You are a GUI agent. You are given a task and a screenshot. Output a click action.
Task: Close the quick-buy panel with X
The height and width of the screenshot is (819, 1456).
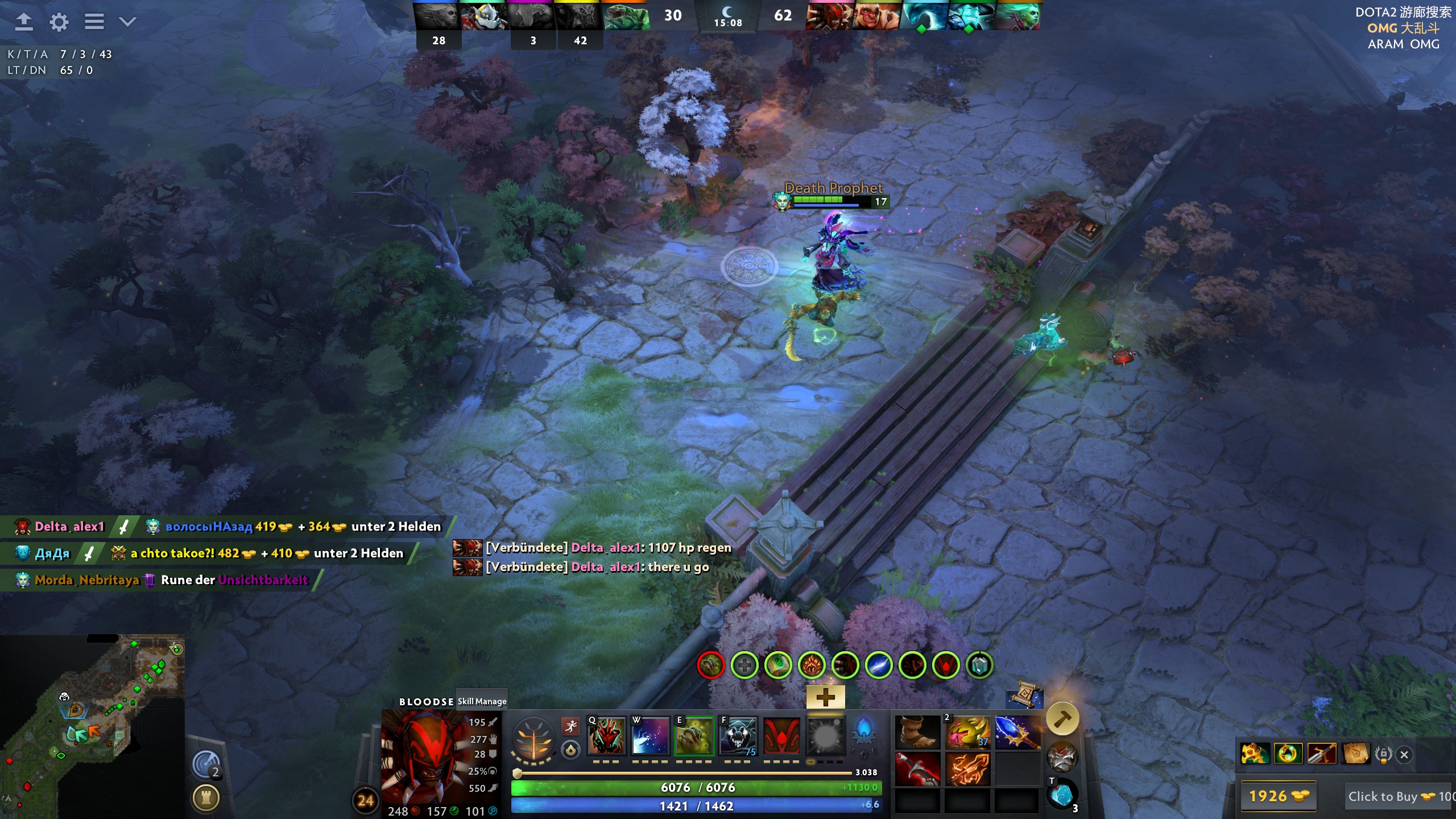pos(1404,755)
